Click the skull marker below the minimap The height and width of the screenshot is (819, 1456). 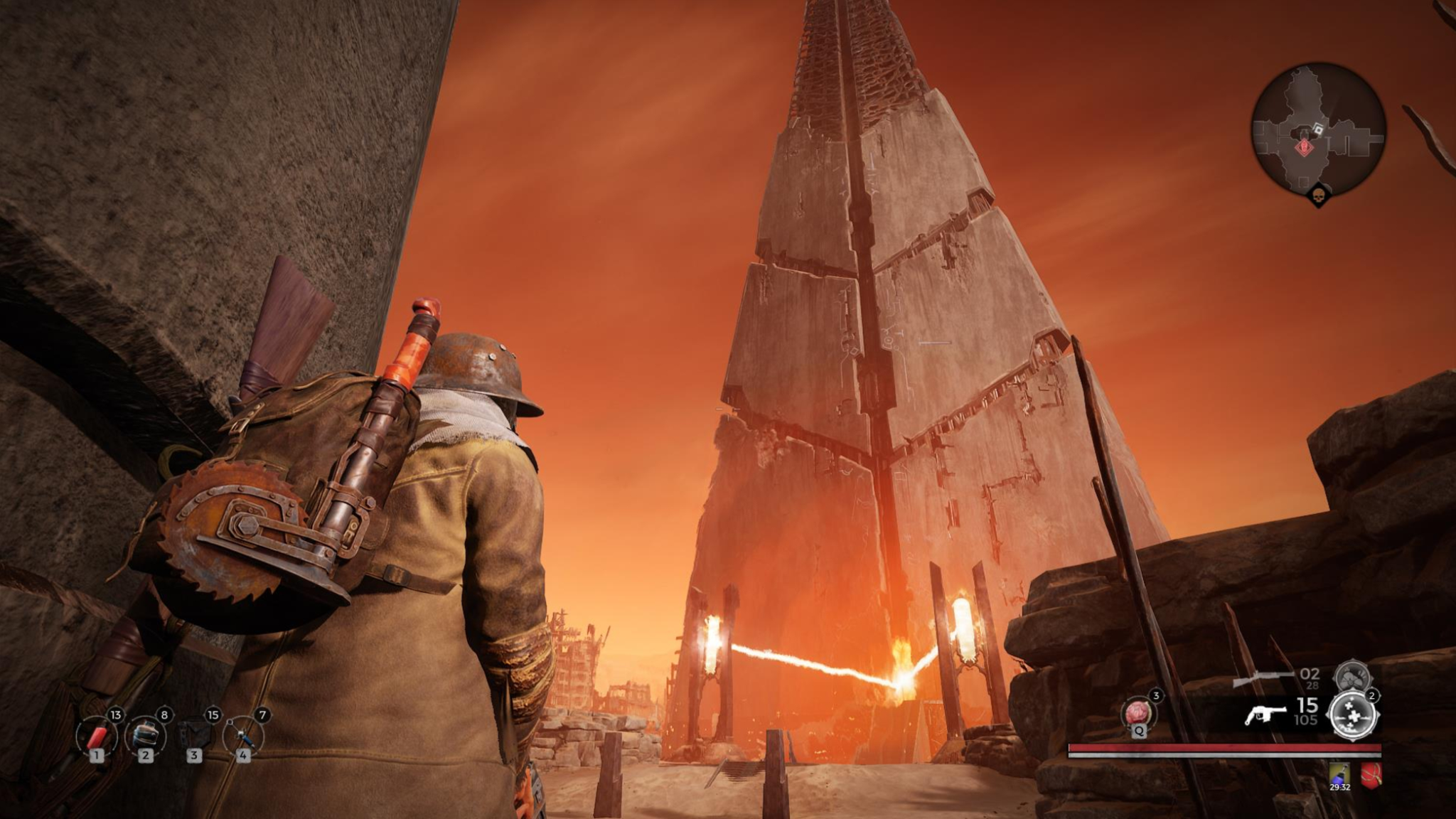pos(1317,194)
